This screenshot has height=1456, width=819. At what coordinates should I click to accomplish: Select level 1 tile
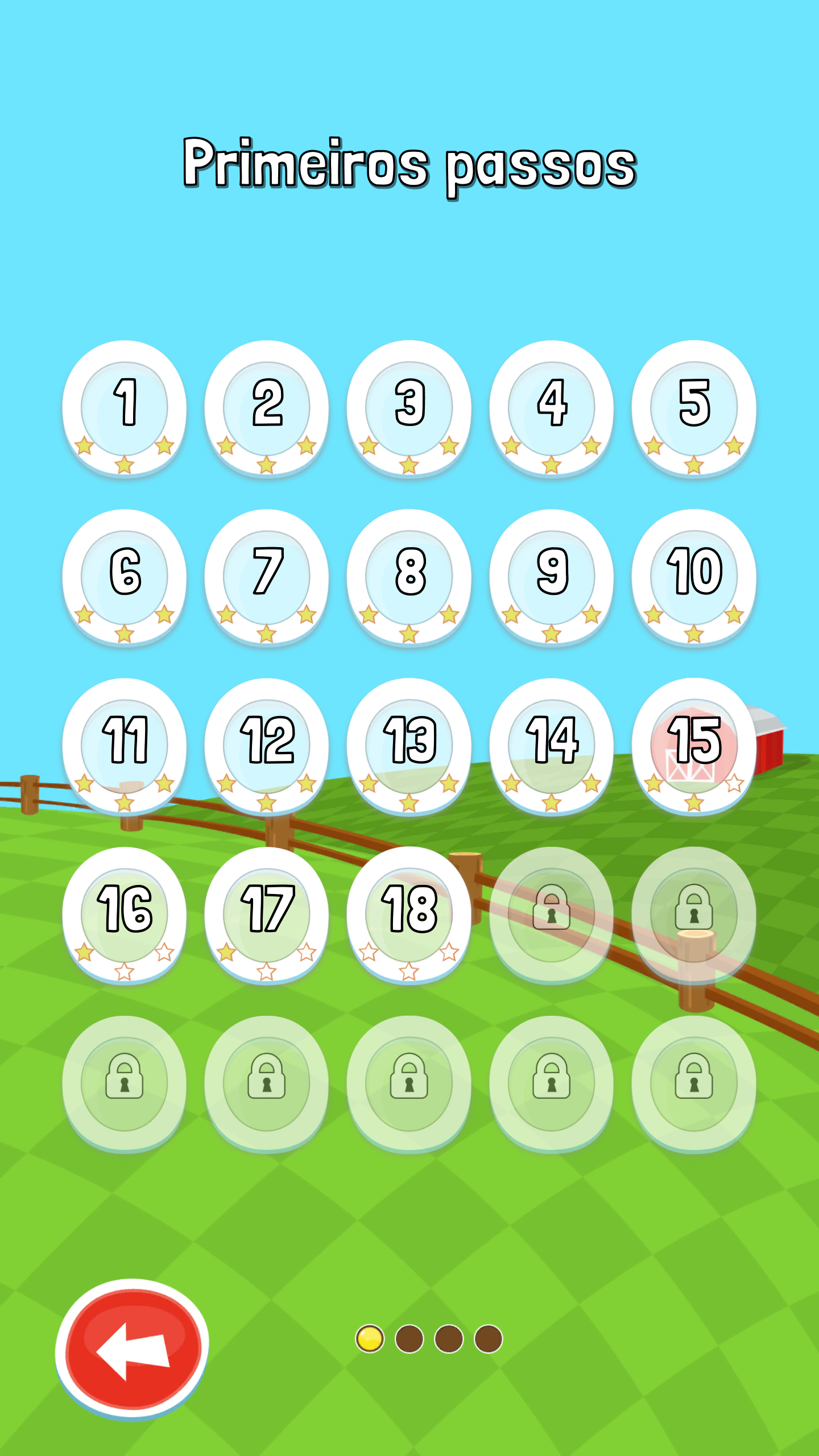coord(125,407)
